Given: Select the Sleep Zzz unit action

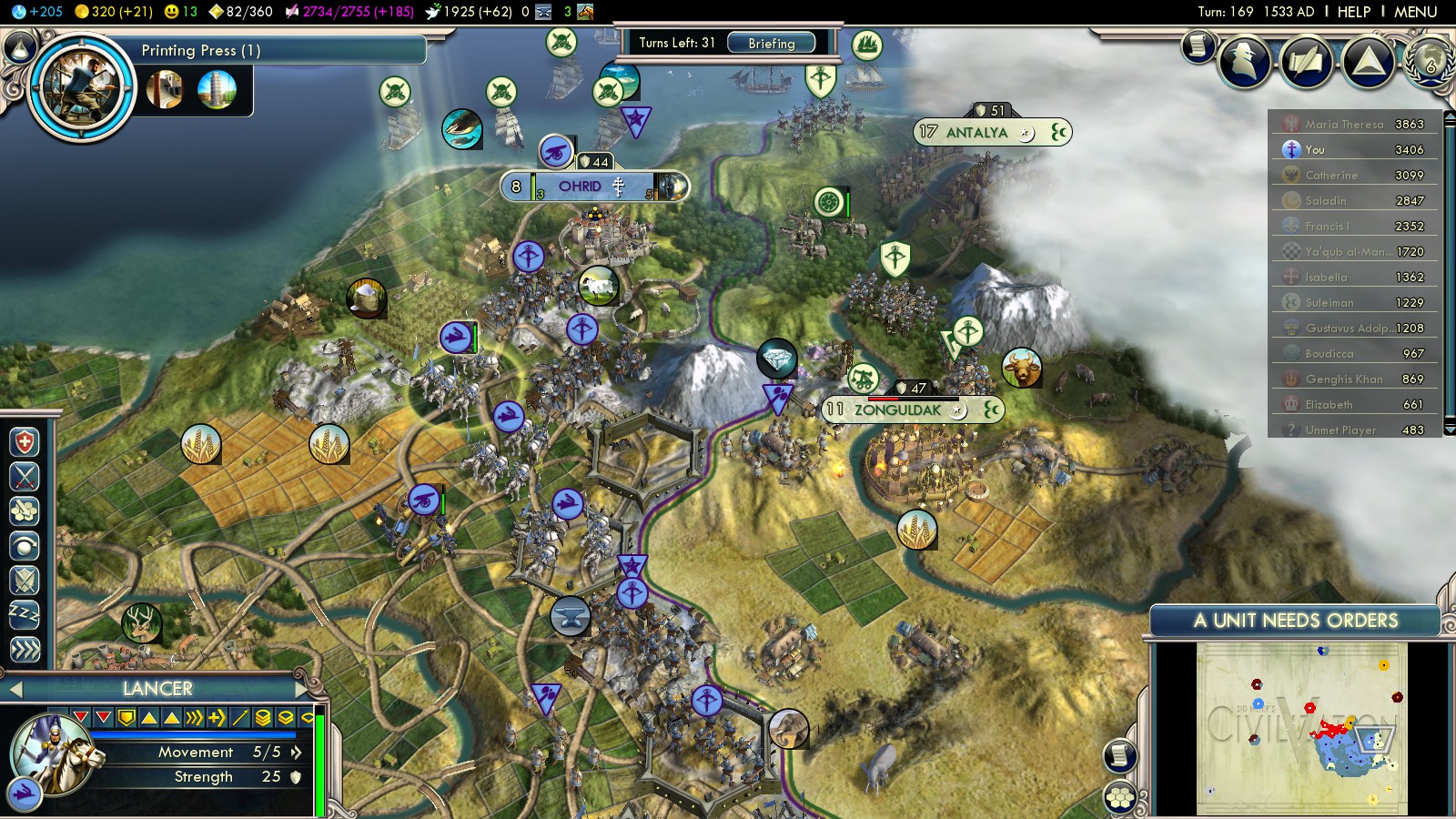Looking at the screenshot, I should (25, 615).
